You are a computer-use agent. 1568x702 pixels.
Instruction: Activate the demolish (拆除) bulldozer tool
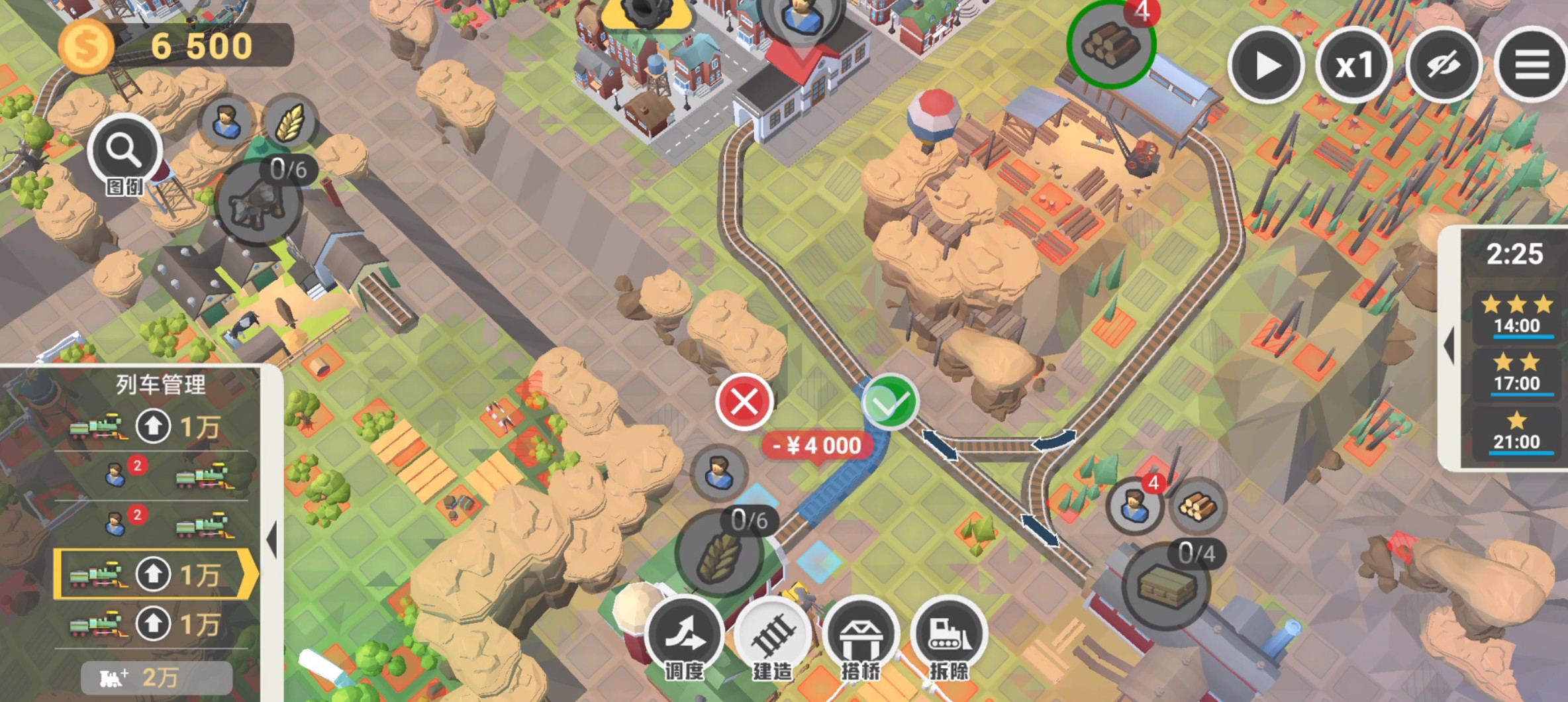(x=949, y=636)
